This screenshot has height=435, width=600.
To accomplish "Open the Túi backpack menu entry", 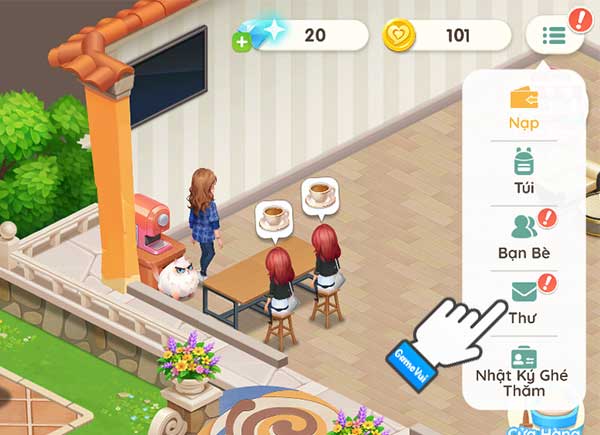I will (x=524, y=170).
